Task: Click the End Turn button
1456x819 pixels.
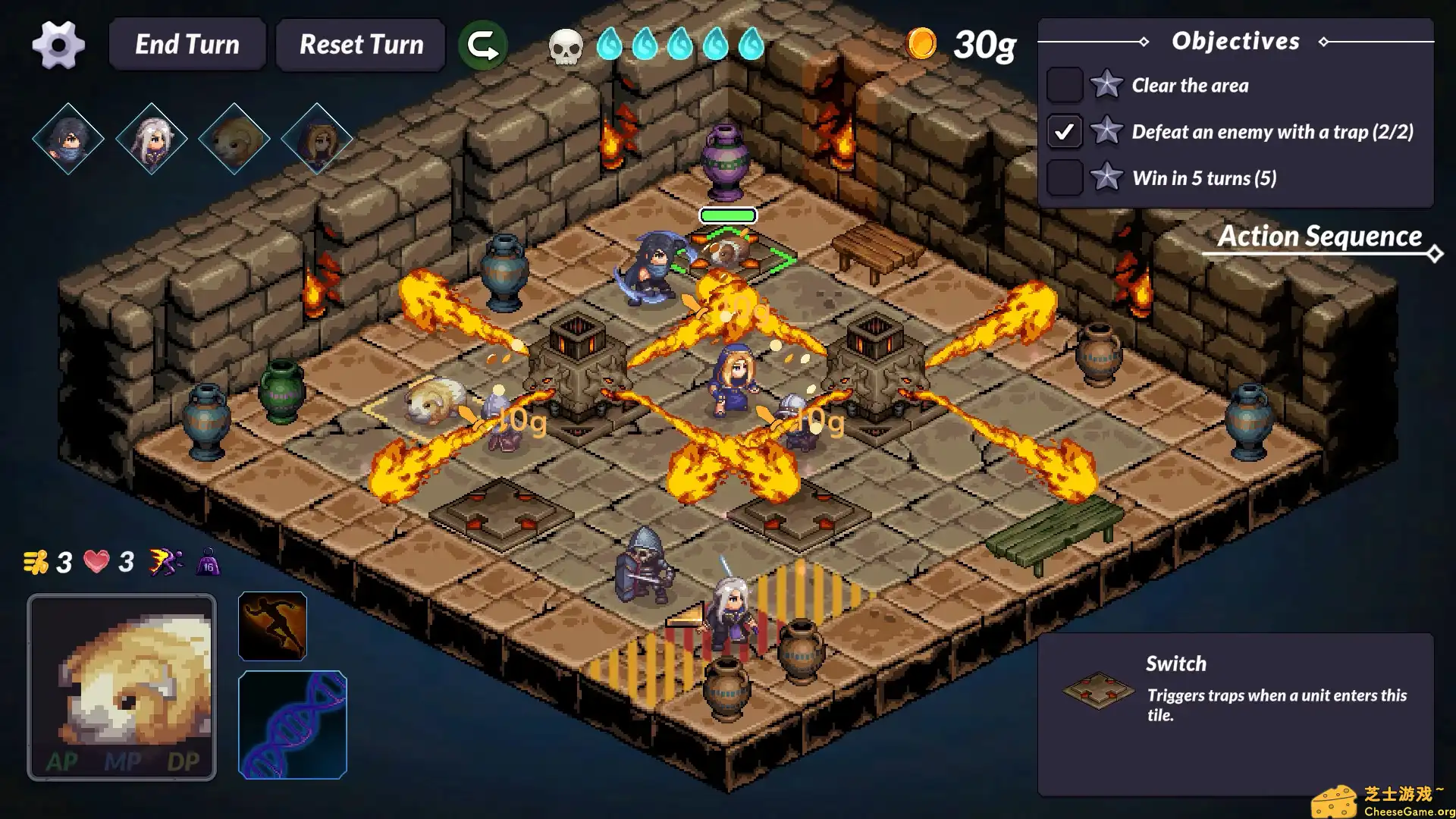Action: [187, 45]
